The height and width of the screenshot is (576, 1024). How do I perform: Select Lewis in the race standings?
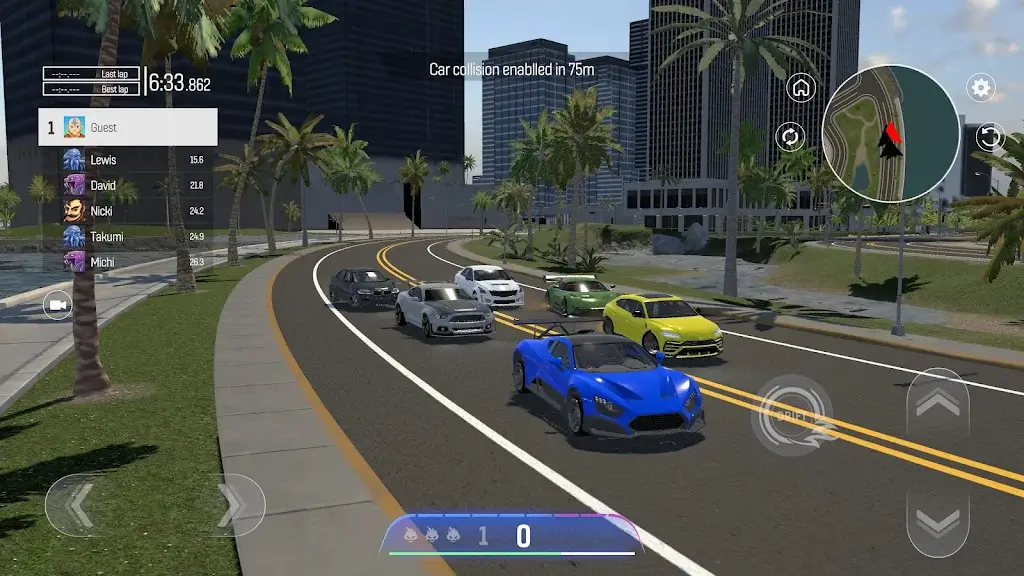tap(128, 160)
